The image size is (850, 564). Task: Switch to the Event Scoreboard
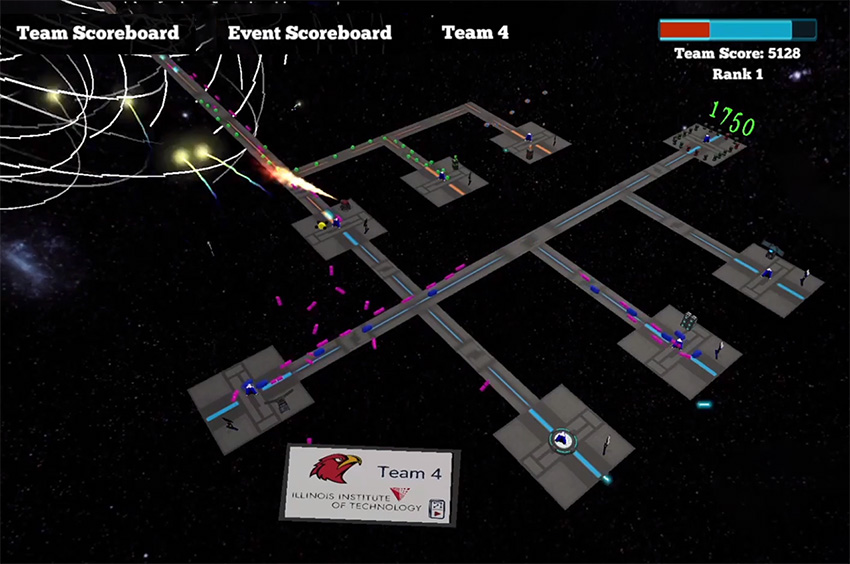(x=310, y=33)
